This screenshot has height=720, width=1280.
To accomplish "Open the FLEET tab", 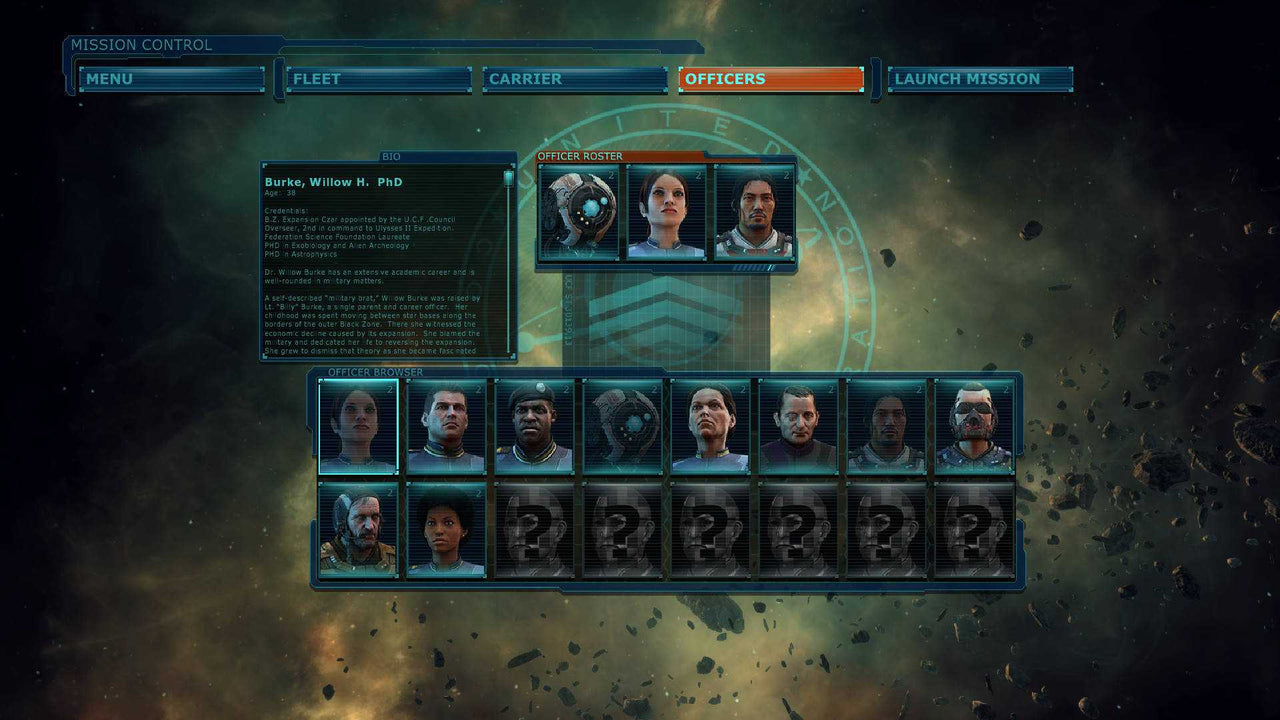I will pos(377,79).
